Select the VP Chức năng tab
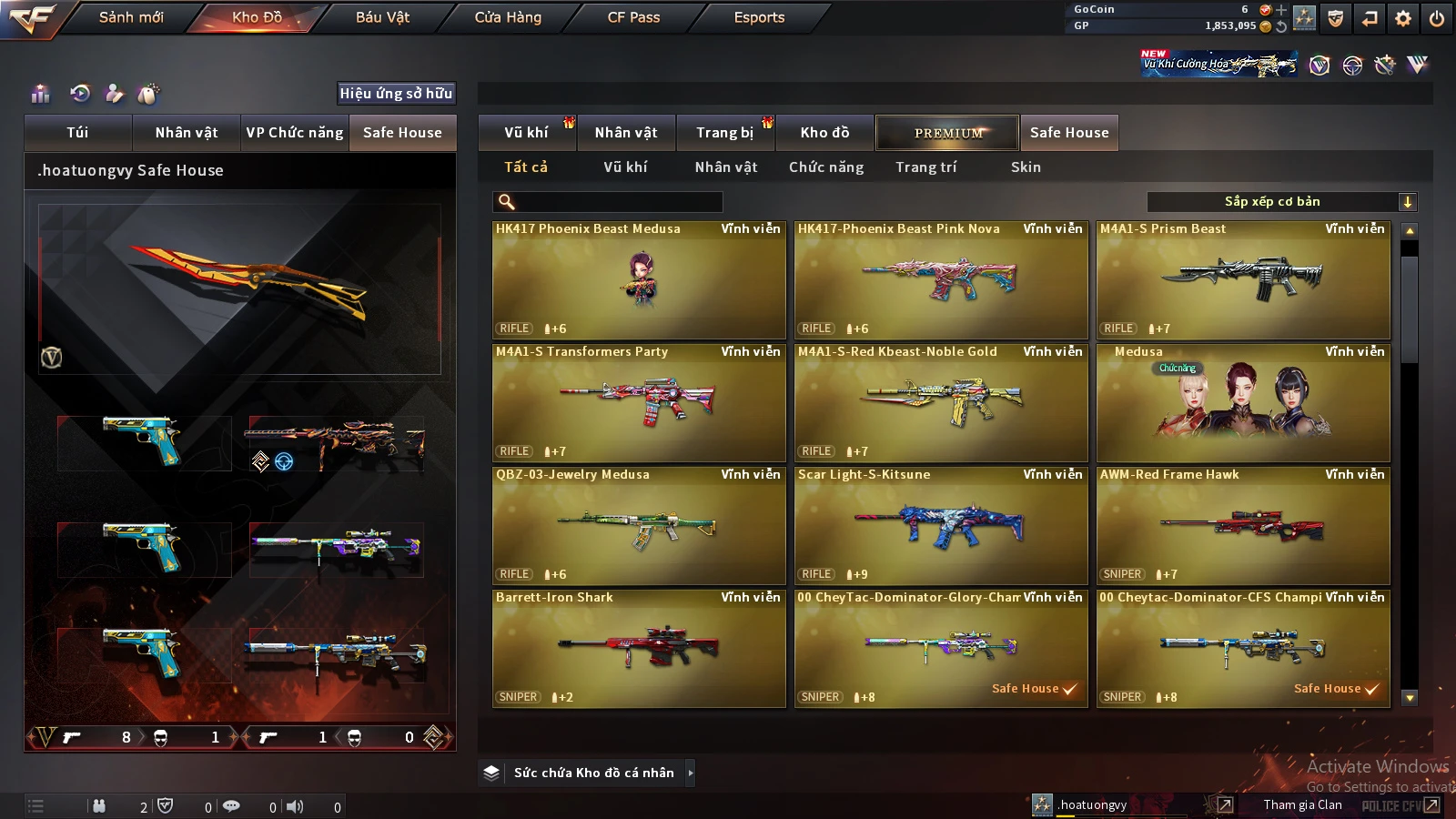This screenshot has height=819, width=1456. pyautogui.click(x=295, y=133)
